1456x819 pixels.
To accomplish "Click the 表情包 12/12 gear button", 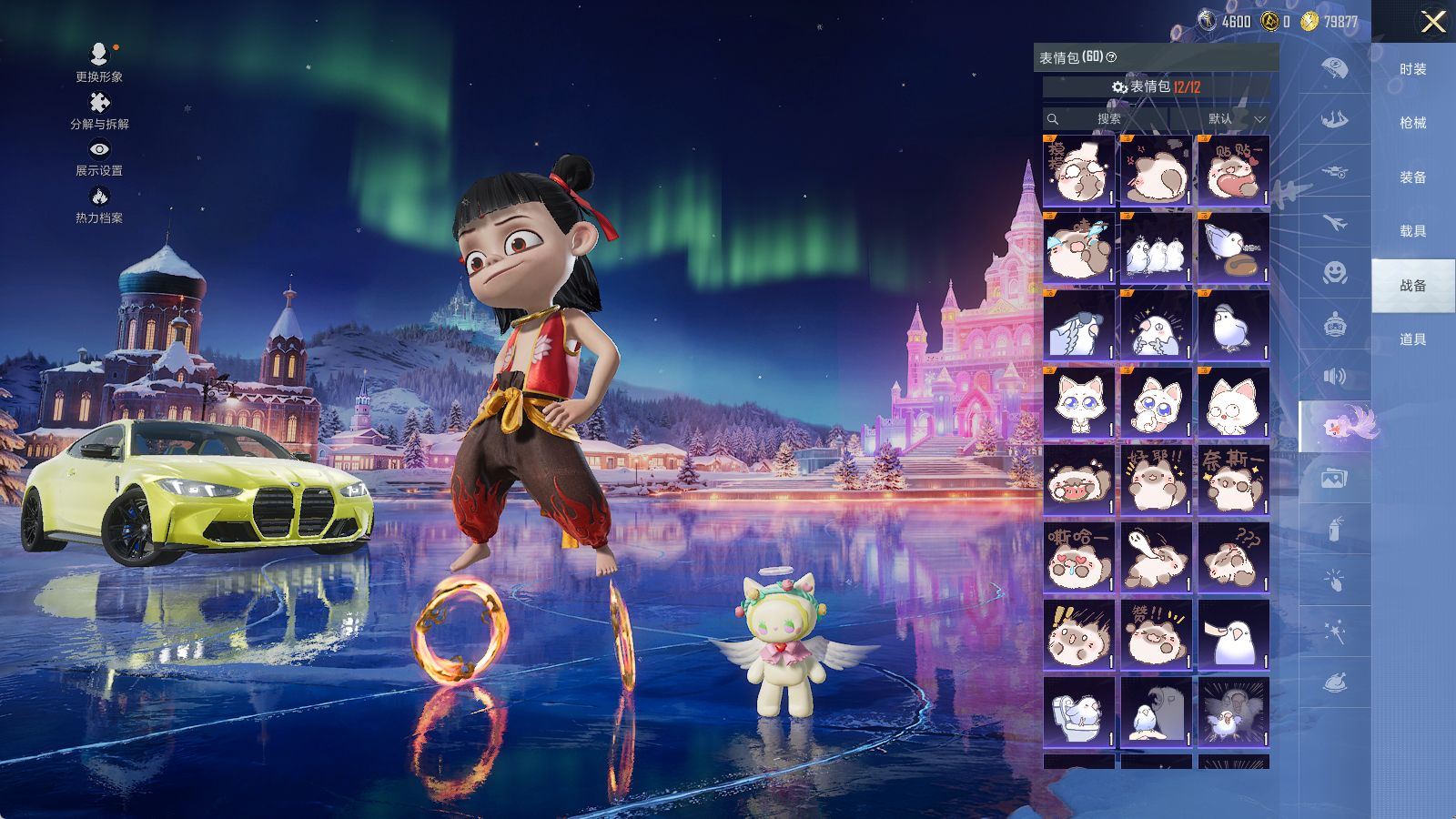I will [1156, 86].
